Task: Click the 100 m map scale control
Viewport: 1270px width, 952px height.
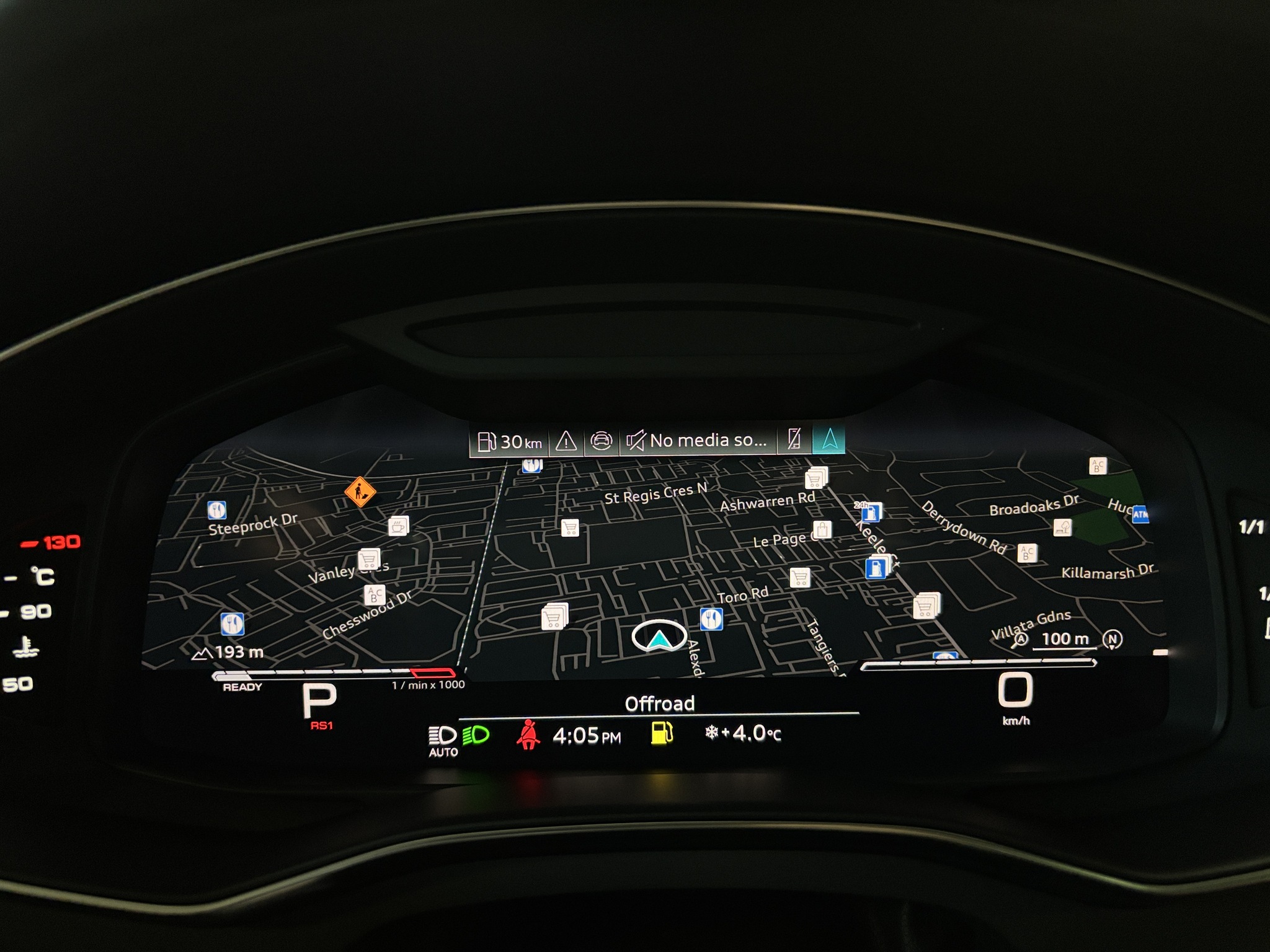Action: point(1064,640)
